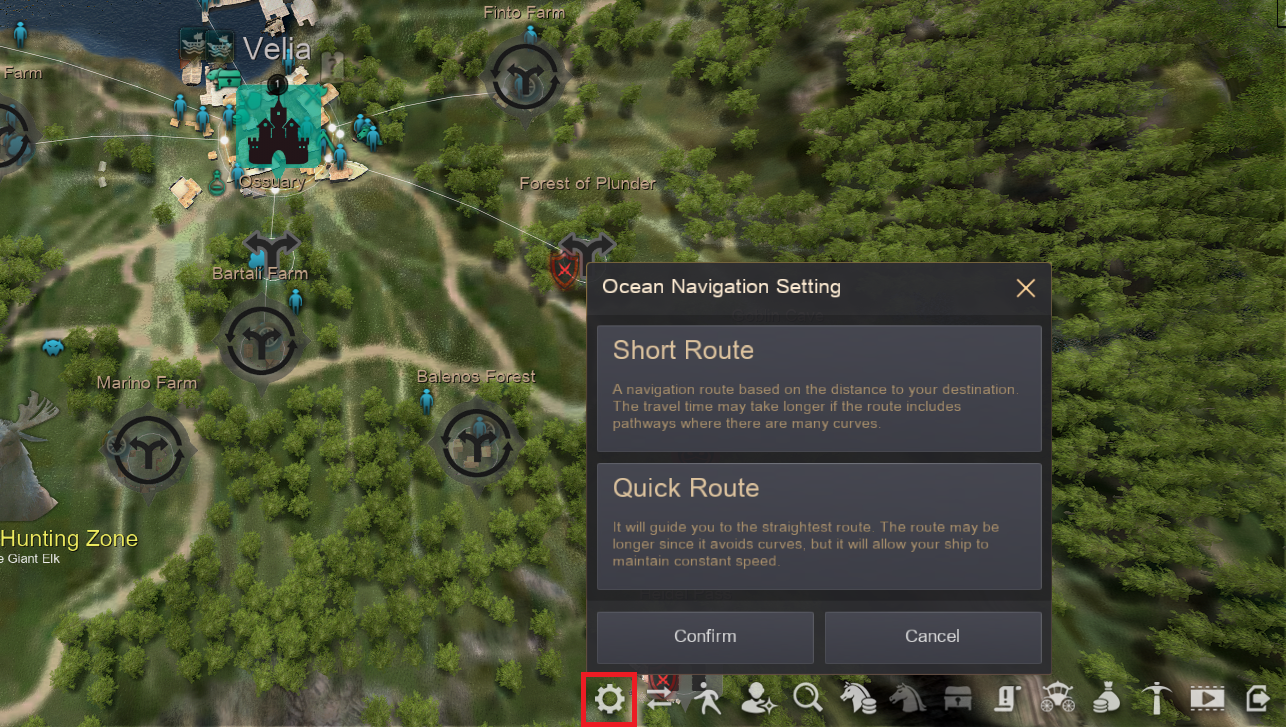Open the gear settings icon
The height and width of the screenshot is (727, 1286).
point(610,698)
